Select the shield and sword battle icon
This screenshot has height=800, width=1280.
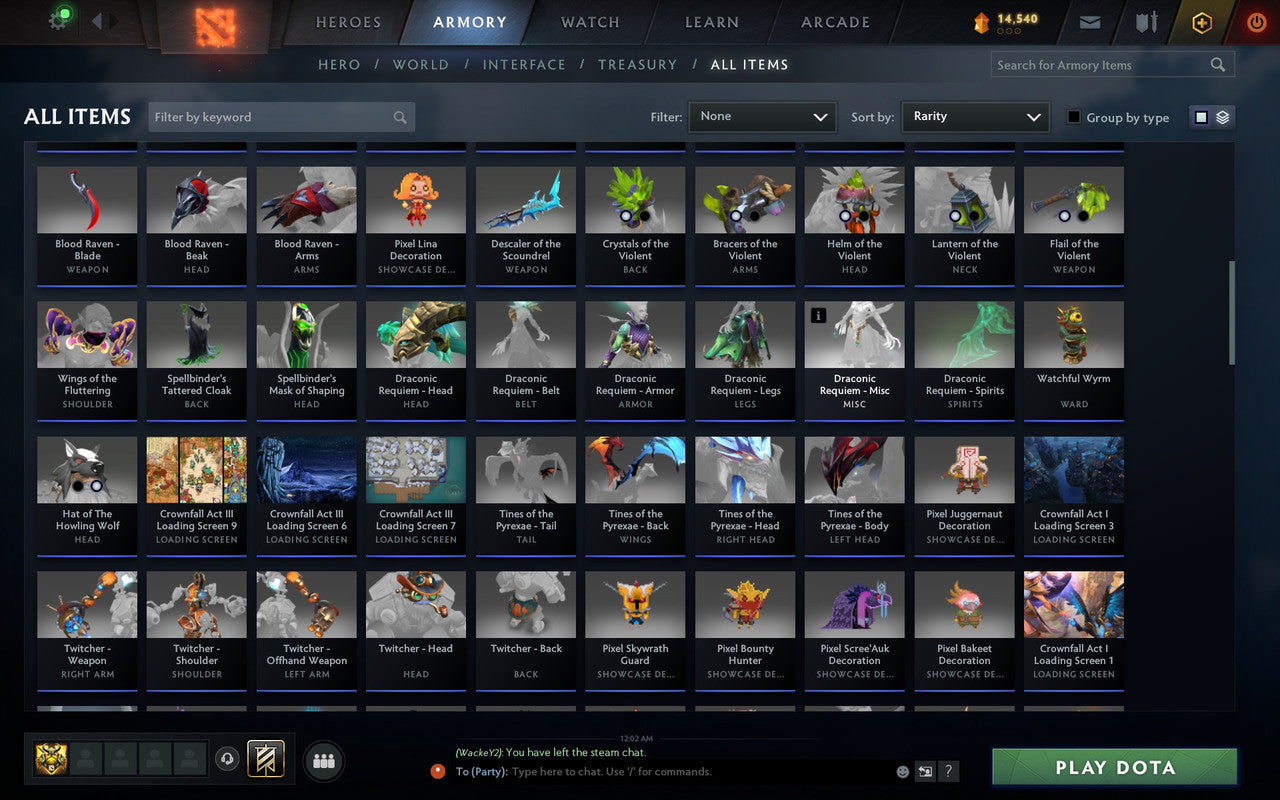pyautogui.click(x=1144, y=22)
